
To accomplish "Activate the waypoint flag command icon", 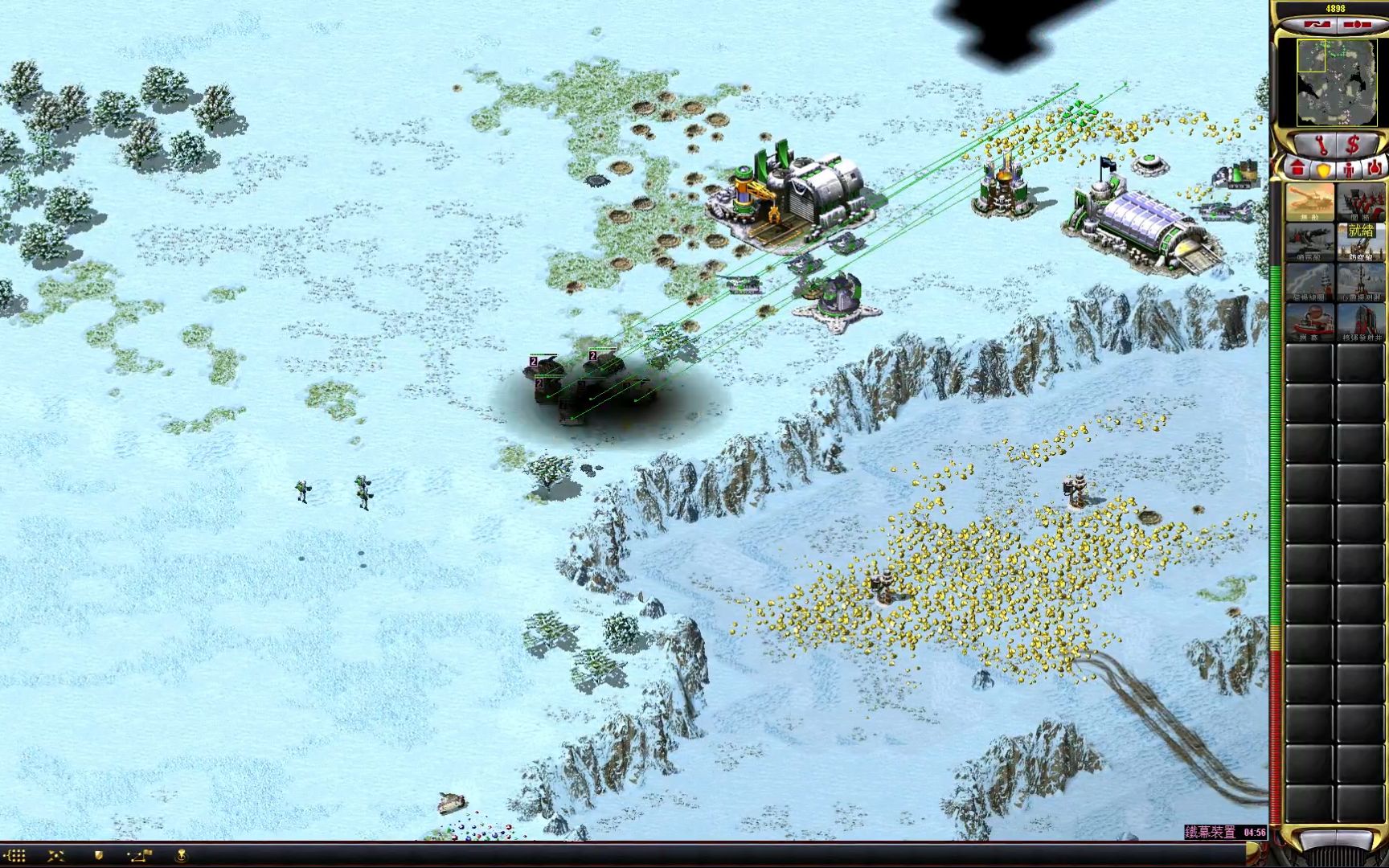I will [x=138, y=856].
